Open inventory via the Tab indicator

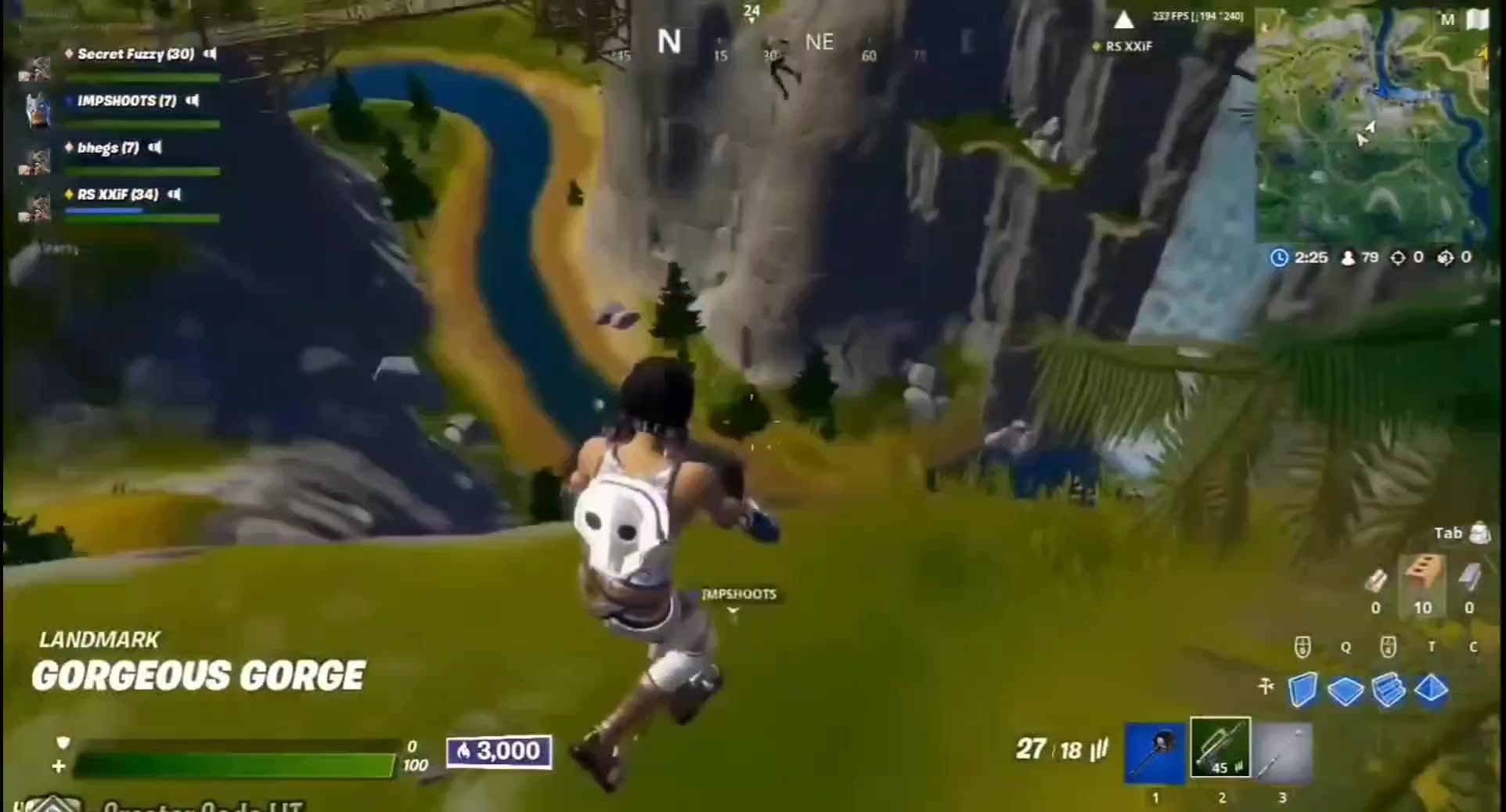[x=1449, y=533]
